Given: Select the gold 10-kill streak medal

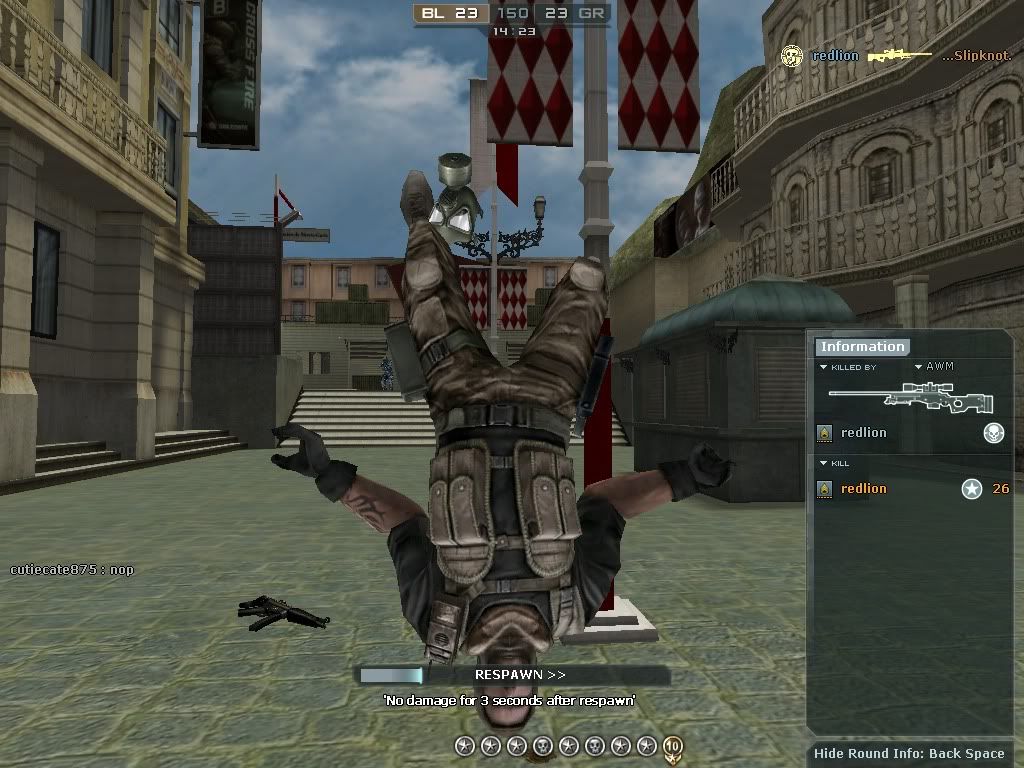Looking at the screenshot, I should (672, 746).
